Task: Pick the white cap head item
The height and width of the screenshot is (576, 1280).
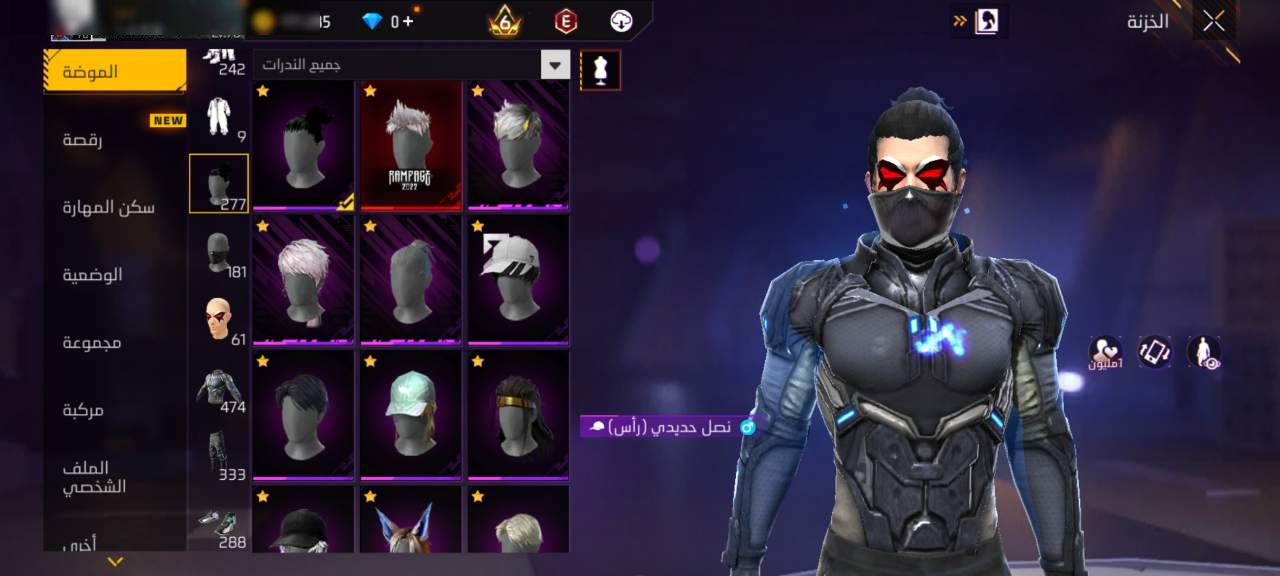Action: 518,280
